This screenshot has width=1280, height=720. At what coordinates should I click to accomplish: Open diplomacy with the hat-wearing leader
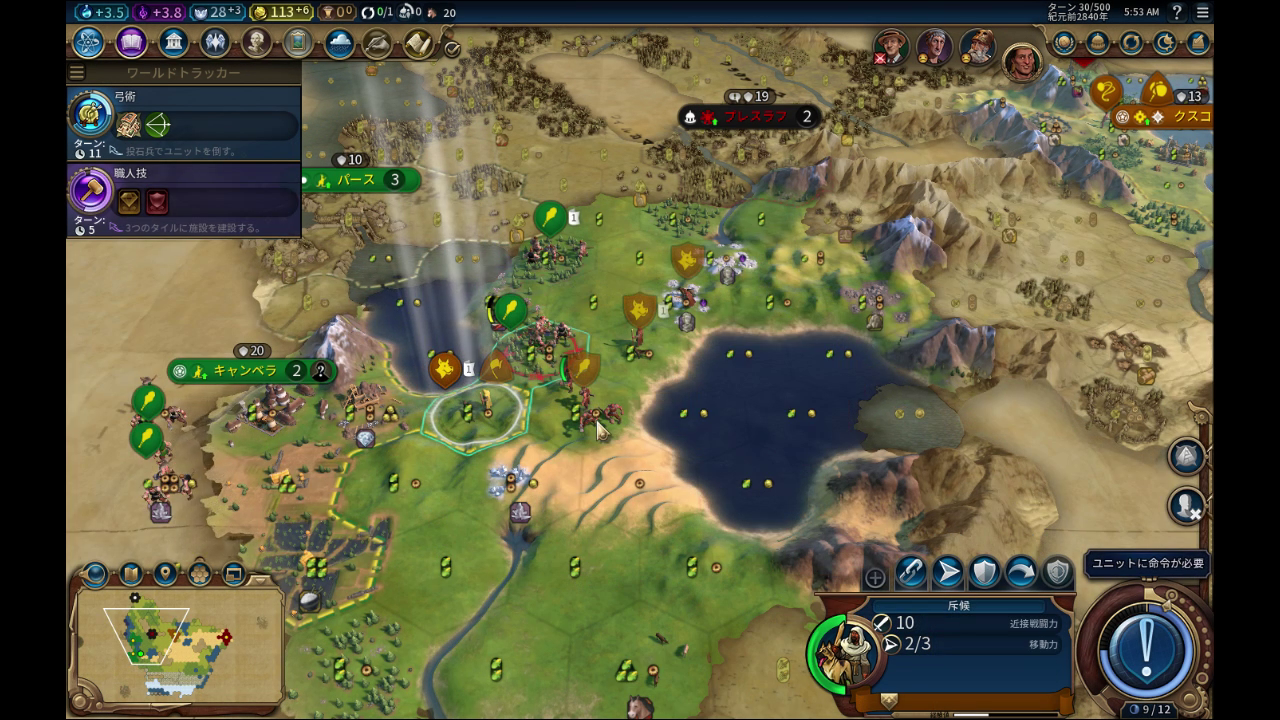point(890,47)
